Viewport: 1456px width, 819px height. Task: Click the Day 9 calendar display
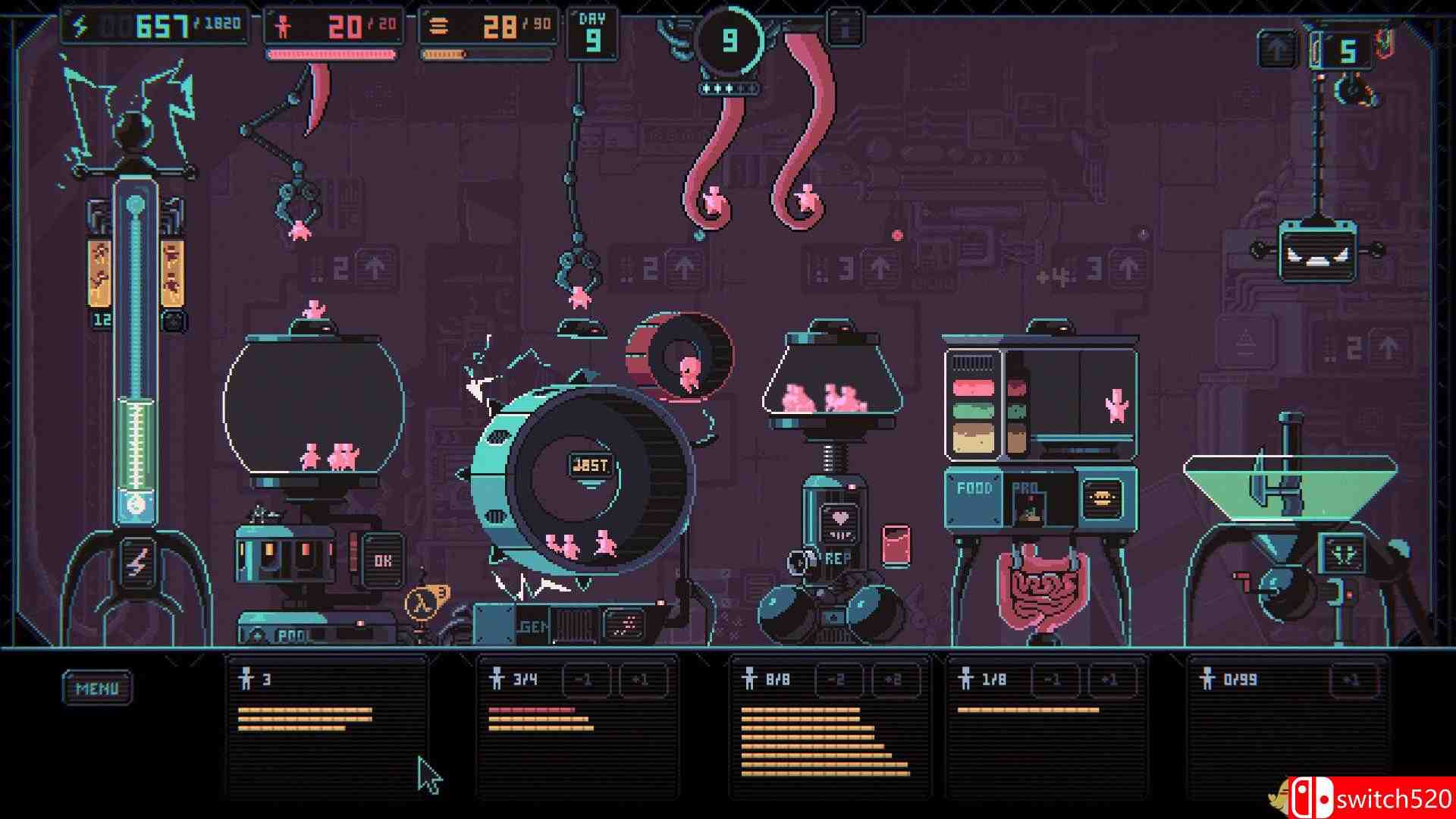pyautogui.click(x=593, y=32)
